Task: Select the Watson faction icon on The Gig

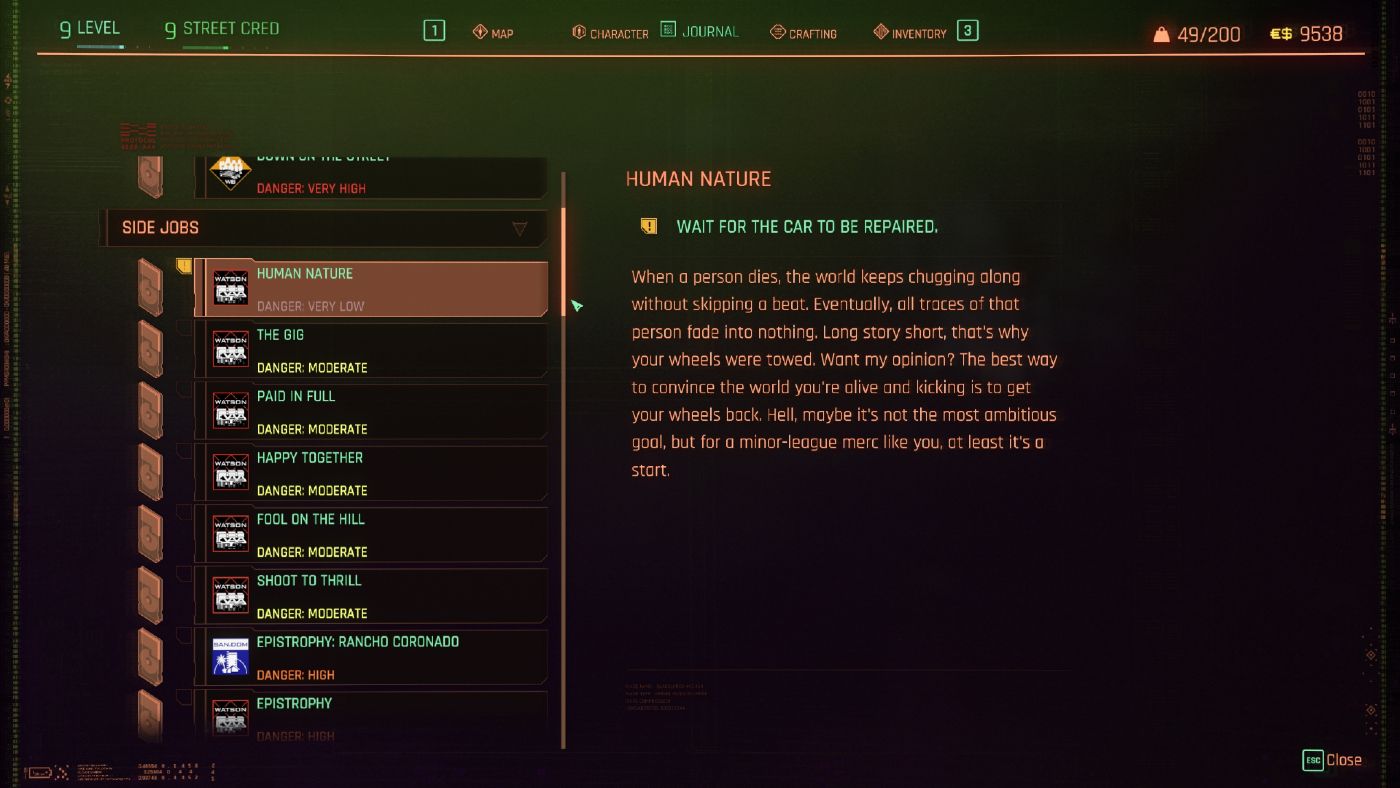Action: (230, 350)
